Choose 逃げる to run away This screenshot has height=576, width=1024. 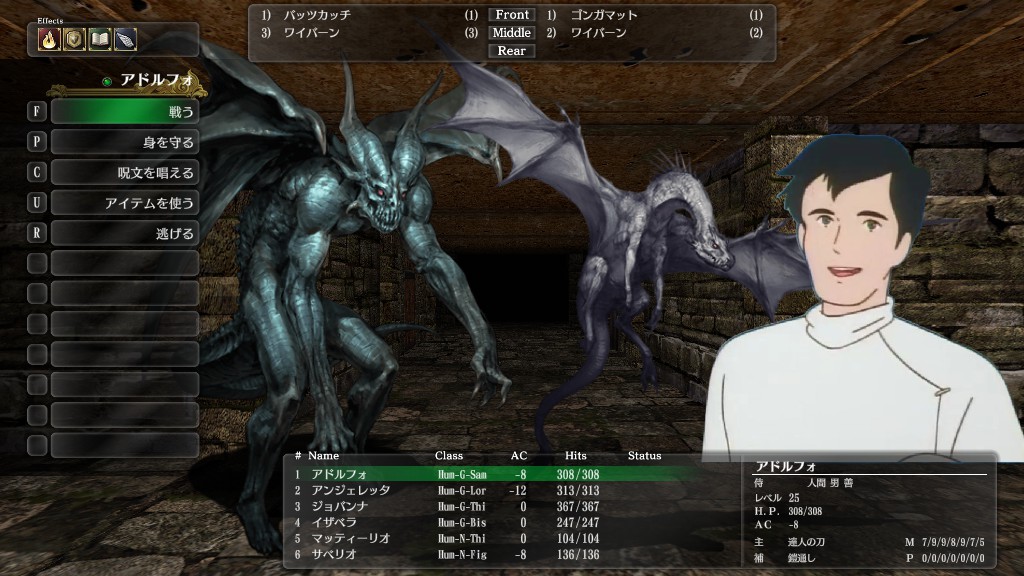pyautogui.click(x=124, y=233)
